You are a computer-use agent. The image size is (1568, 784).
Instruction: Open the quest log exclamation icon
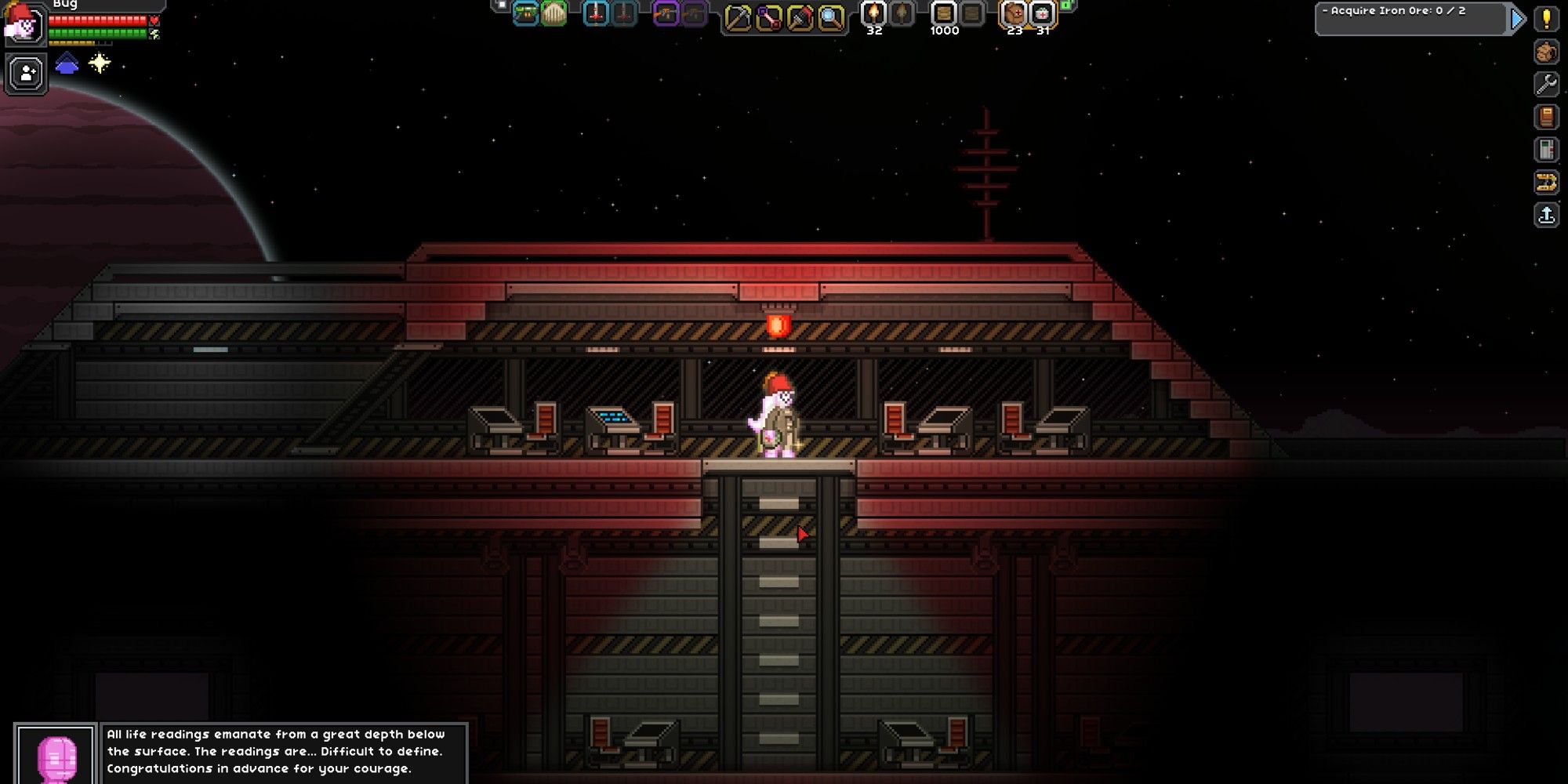(x=1547, y=20)
